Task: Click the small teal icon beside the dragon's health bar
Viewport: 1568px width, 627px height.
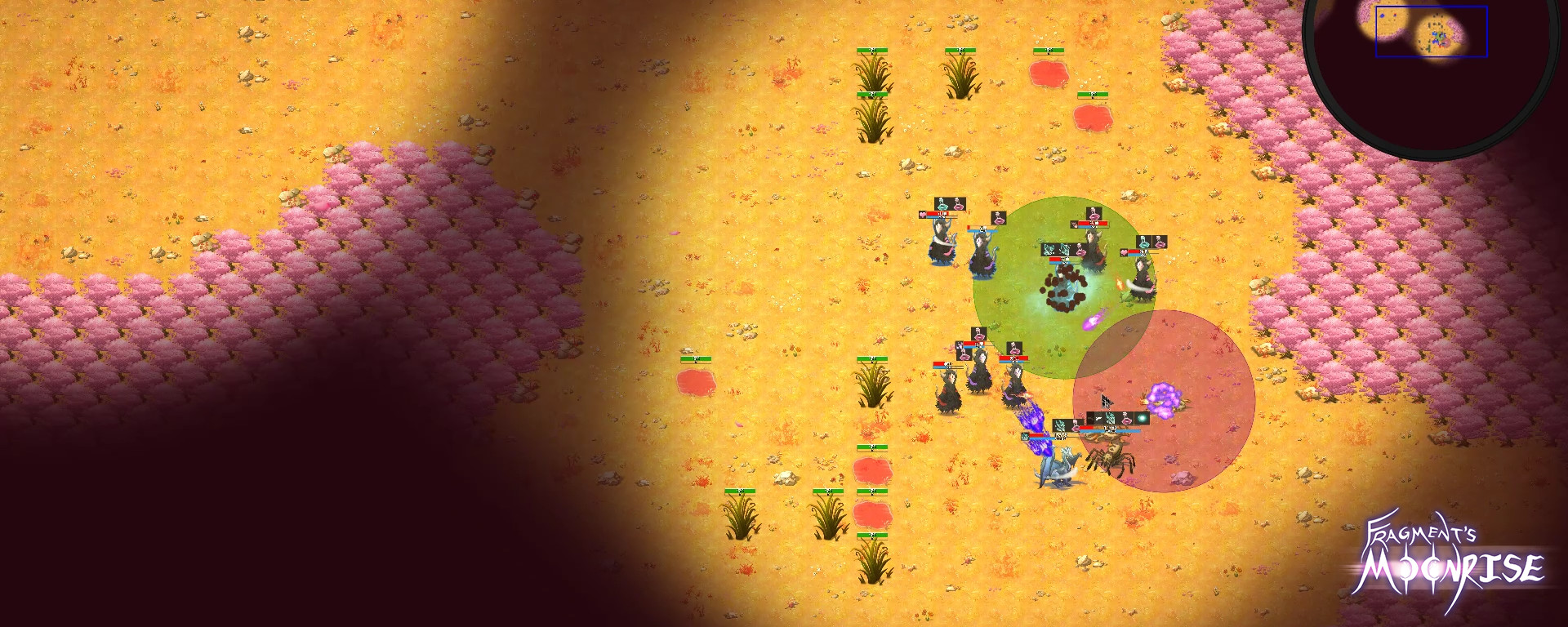Action: tap(1026, 438)
